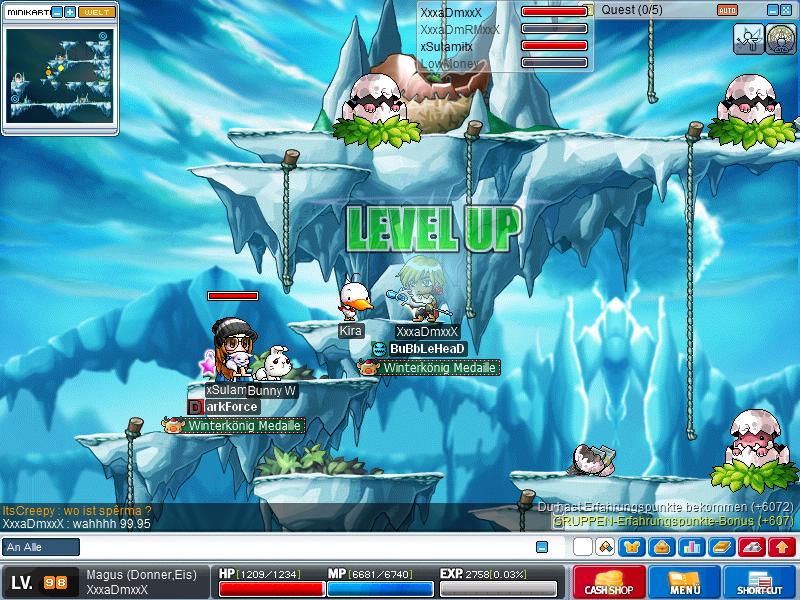Open the Welt world map

click(x=96, y=12)
